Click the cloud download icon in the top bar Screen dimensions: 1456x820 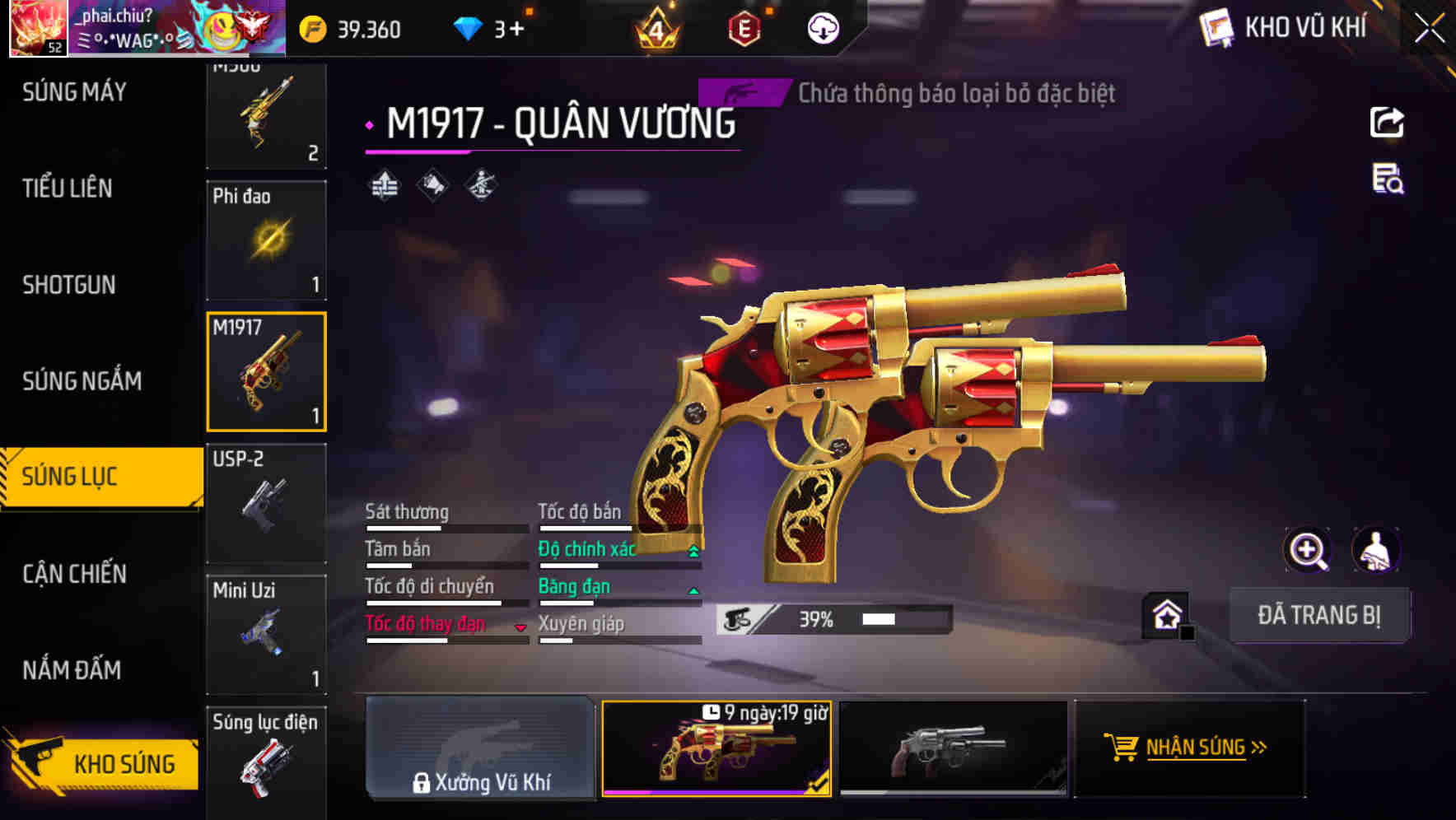[822, 30]
